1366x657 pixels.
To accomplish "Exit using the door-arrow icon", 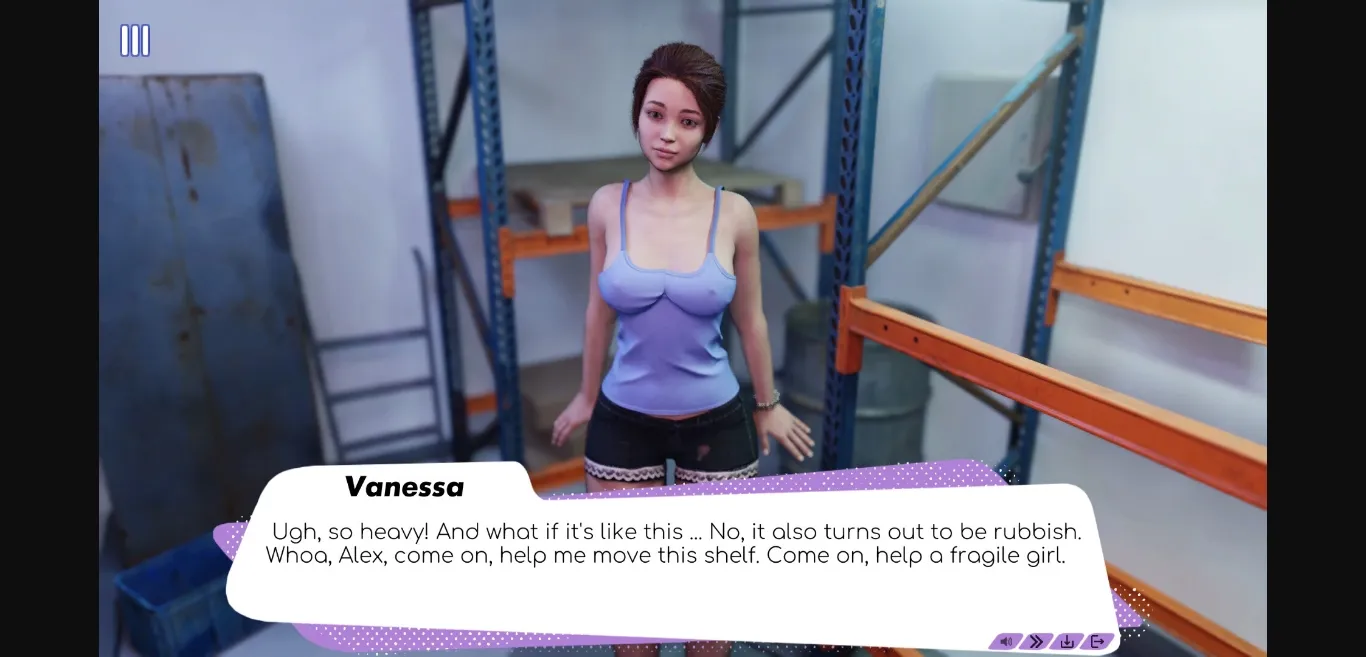I will pos(1097,641).
